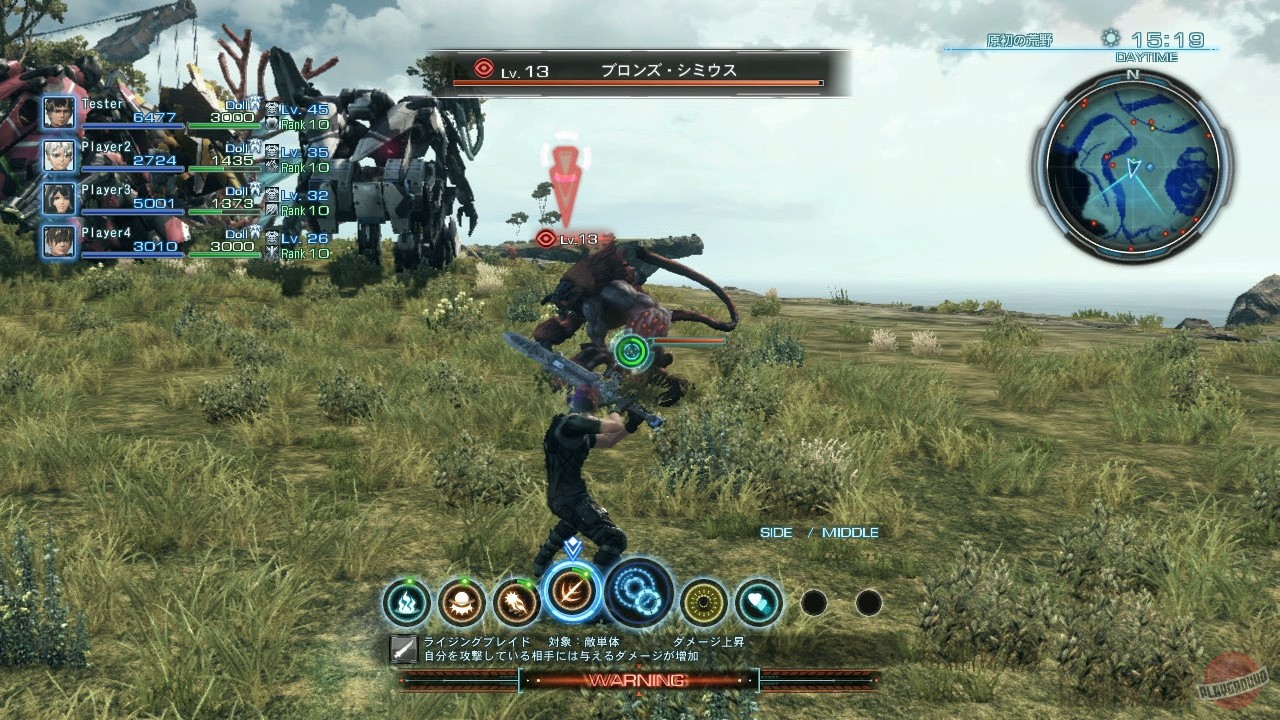The image size is (1280, 720).
Task: Select the blue aura art on the palette
Action: click(408, 600)
